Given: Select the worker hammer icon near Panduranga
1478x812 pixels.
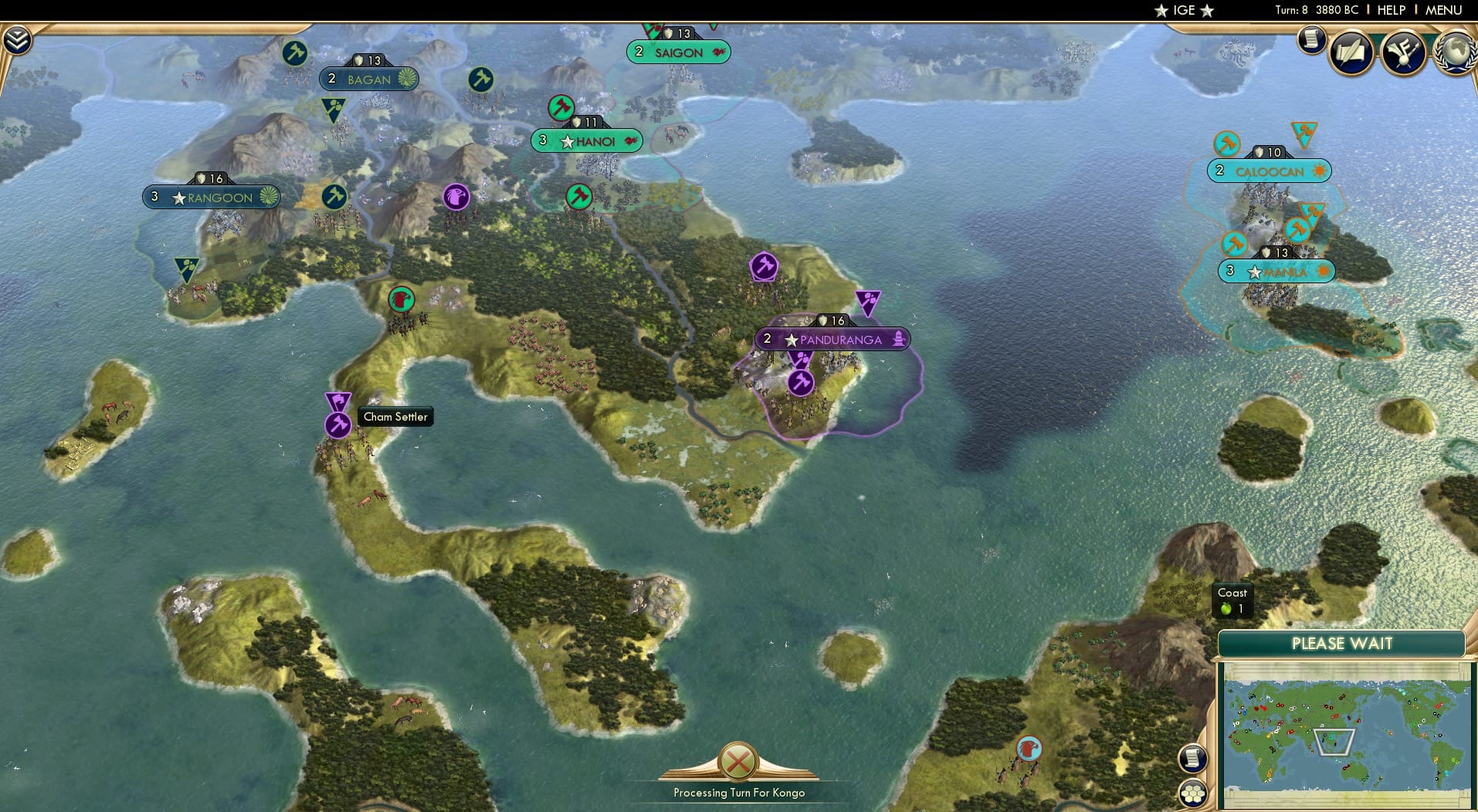Looking at the screenshot, I should pos(799,383).
